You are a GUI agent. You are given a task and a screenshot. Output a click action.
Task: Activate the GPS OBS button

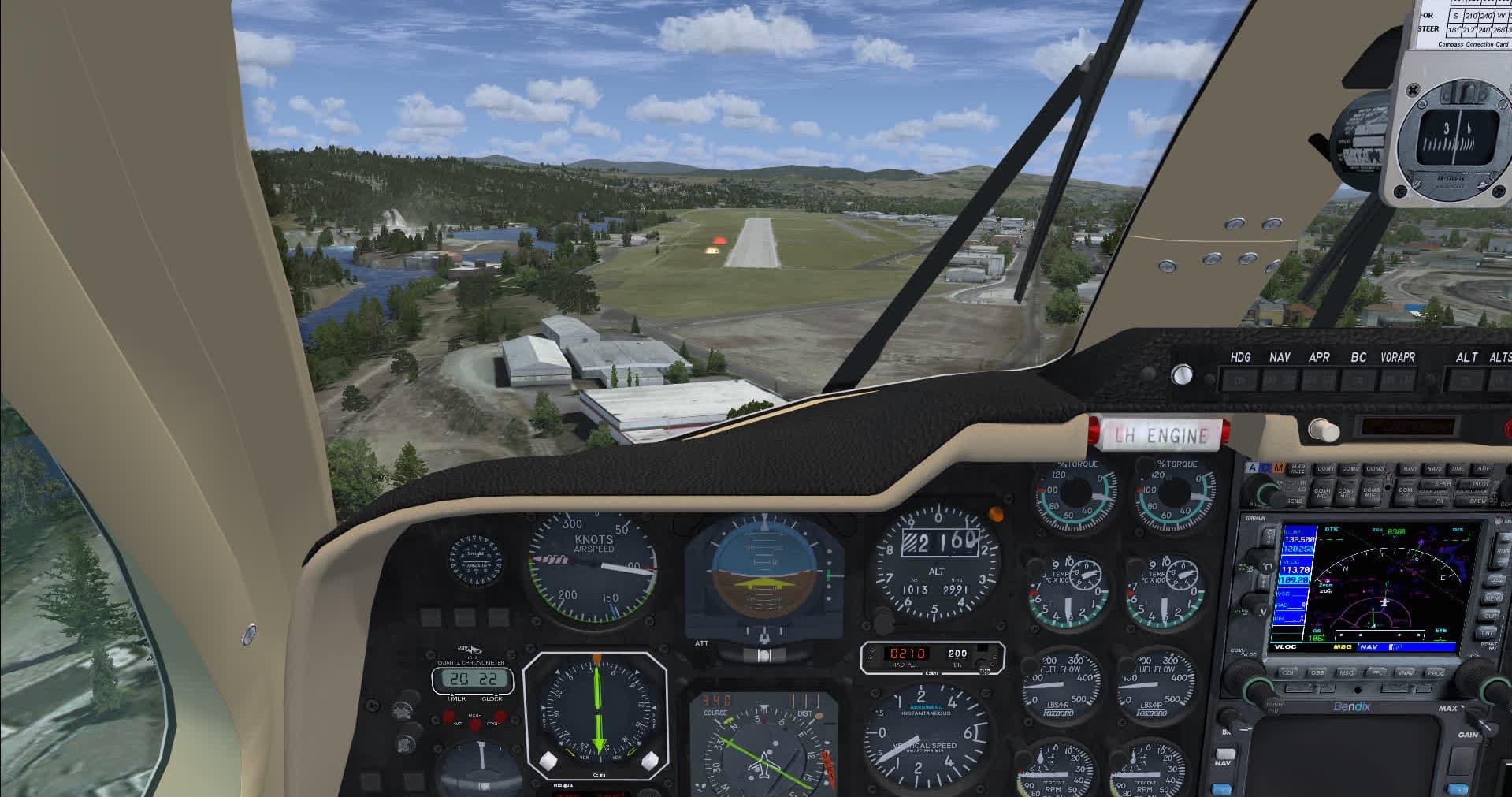click(x=1317, y=672)
